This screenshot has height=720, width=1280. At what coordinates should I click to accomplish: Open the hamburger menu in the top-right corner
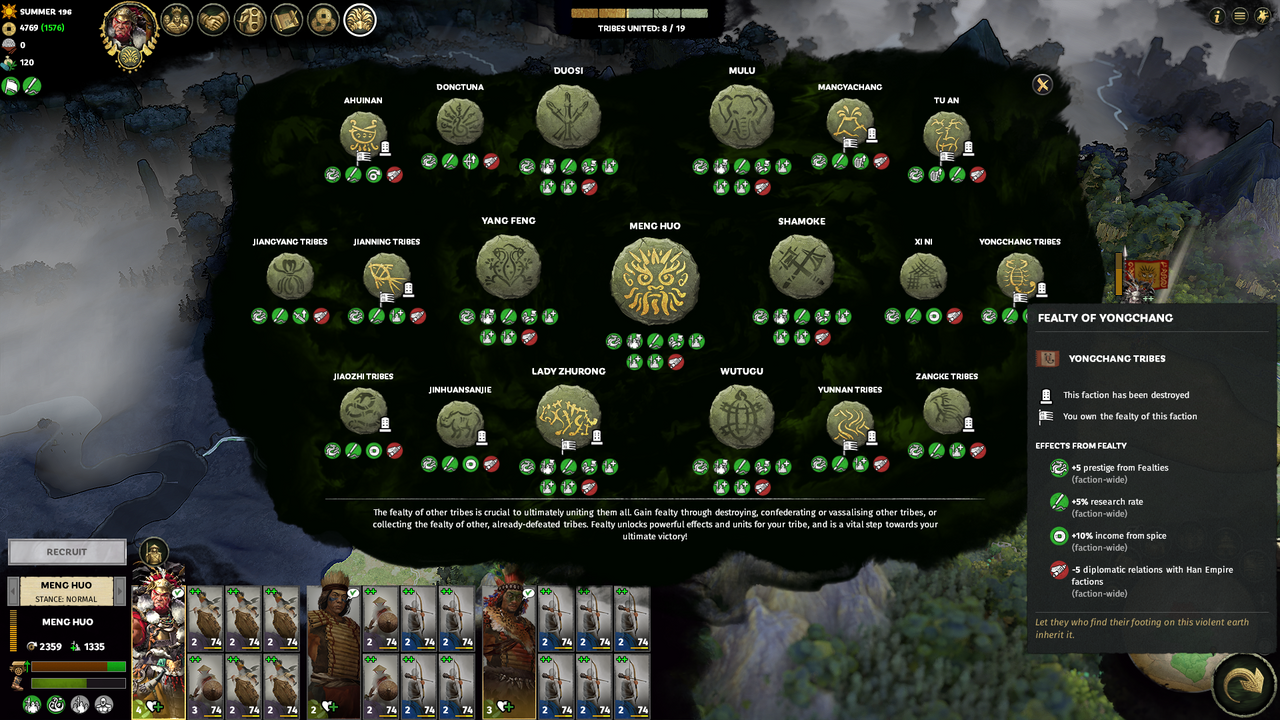coord(1240,16)
